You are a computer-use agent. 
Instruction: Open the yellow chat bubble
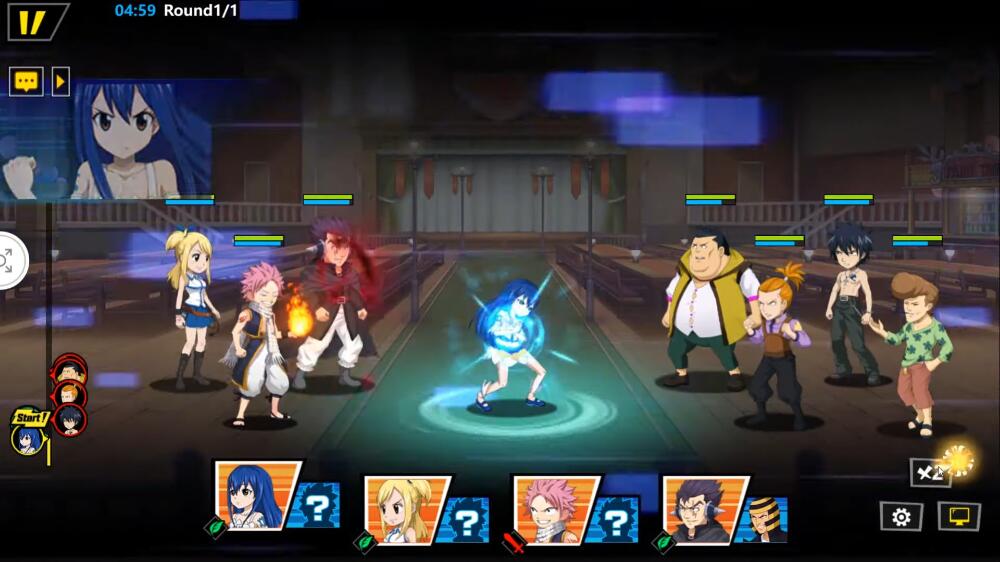(x=26, y=81)
